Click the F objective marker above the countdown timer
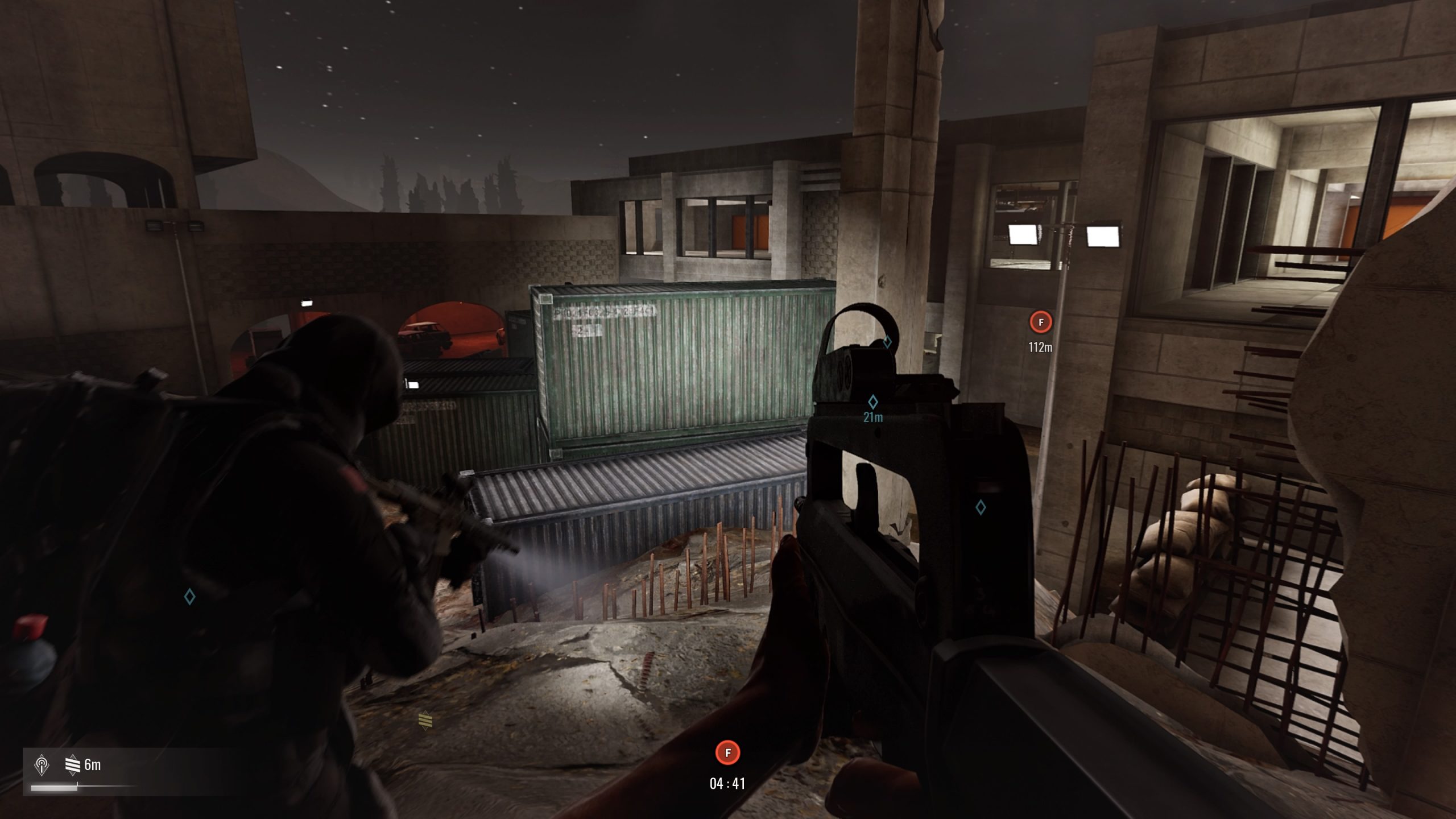1456x819 pixels. pos(727,751)
